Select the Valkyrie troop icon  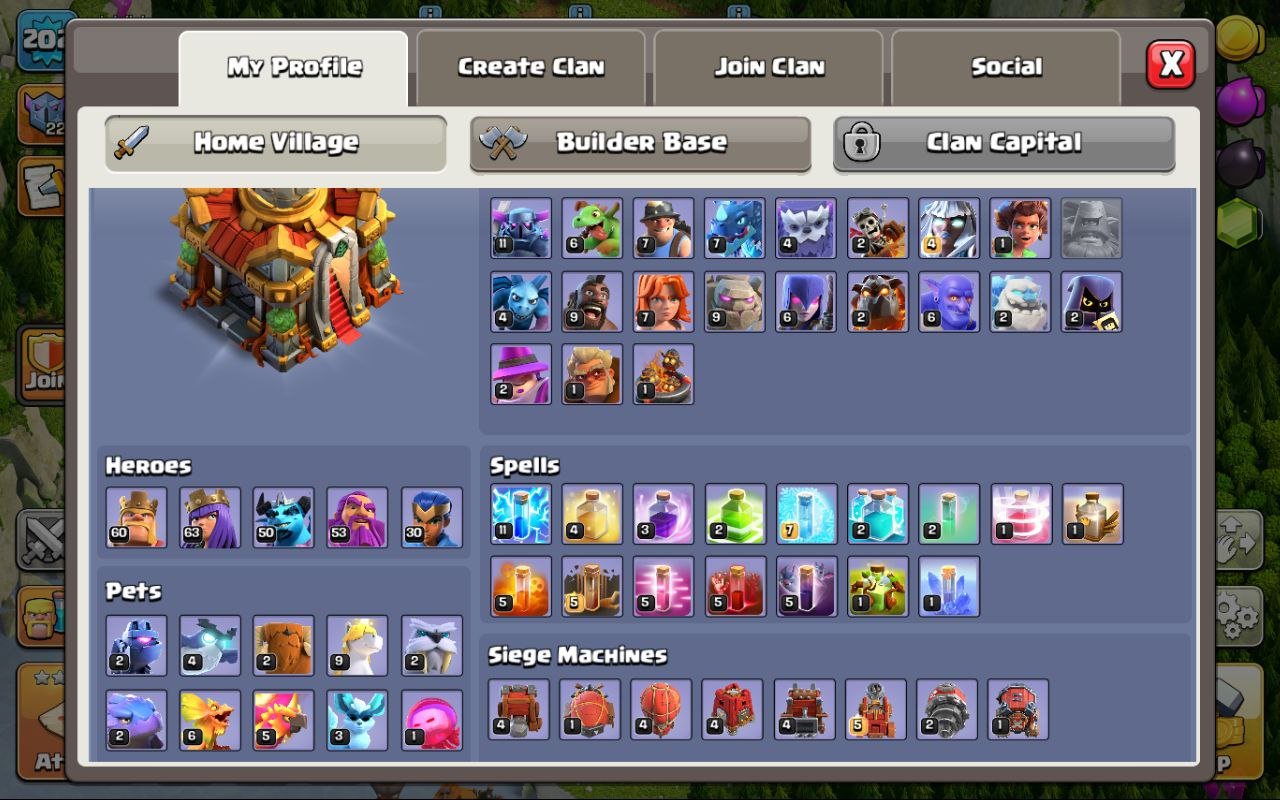click(665, 302)
